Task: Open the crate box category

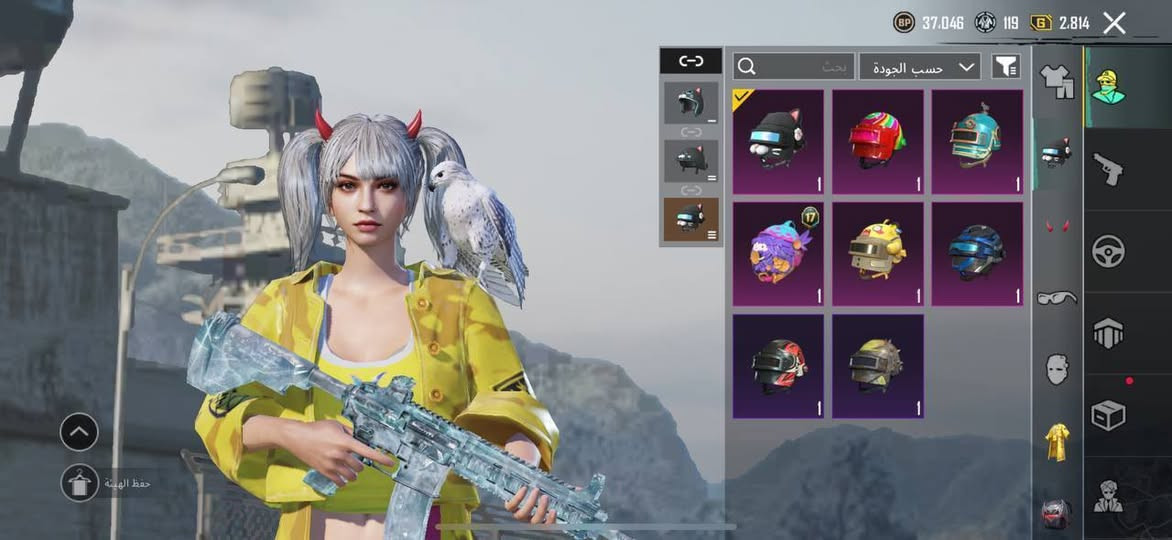Action: [1108, 415]
